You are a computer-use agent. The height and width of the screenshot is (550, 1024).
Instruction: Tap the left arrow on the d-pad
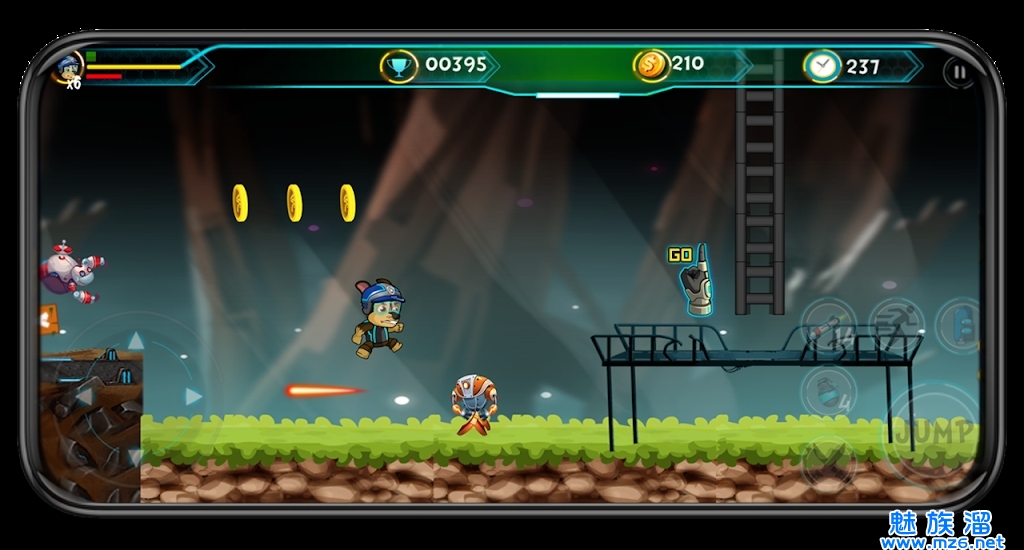(84, 397)
